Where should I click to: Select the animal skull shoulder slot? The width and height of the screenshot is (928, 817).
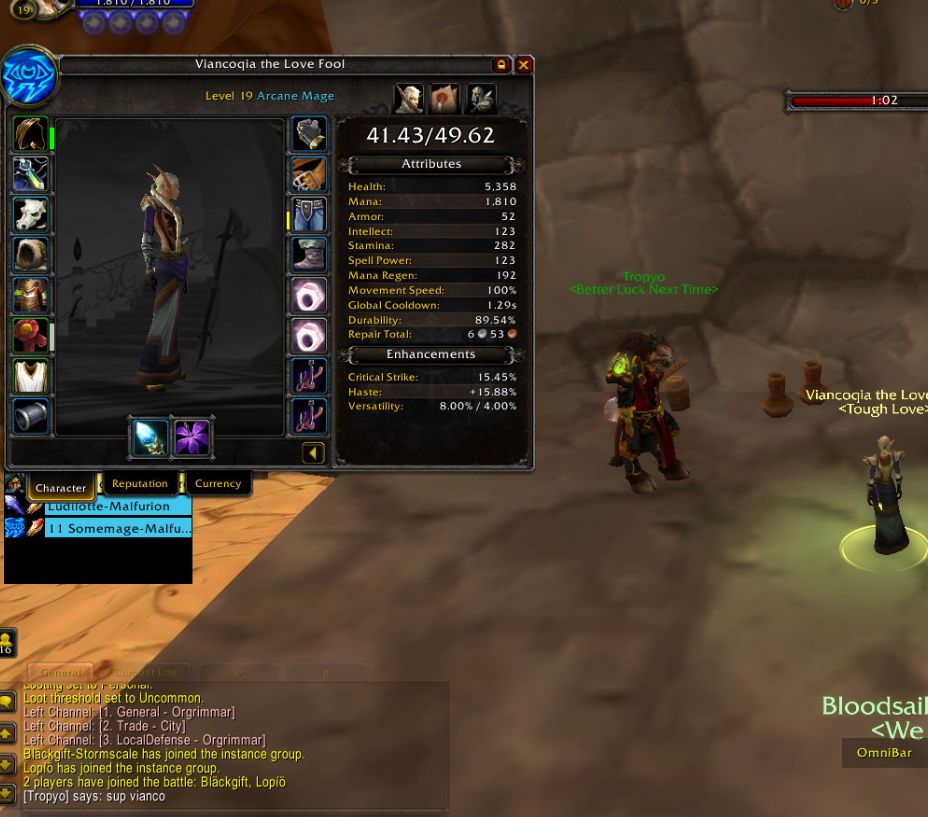coord(30,214)
